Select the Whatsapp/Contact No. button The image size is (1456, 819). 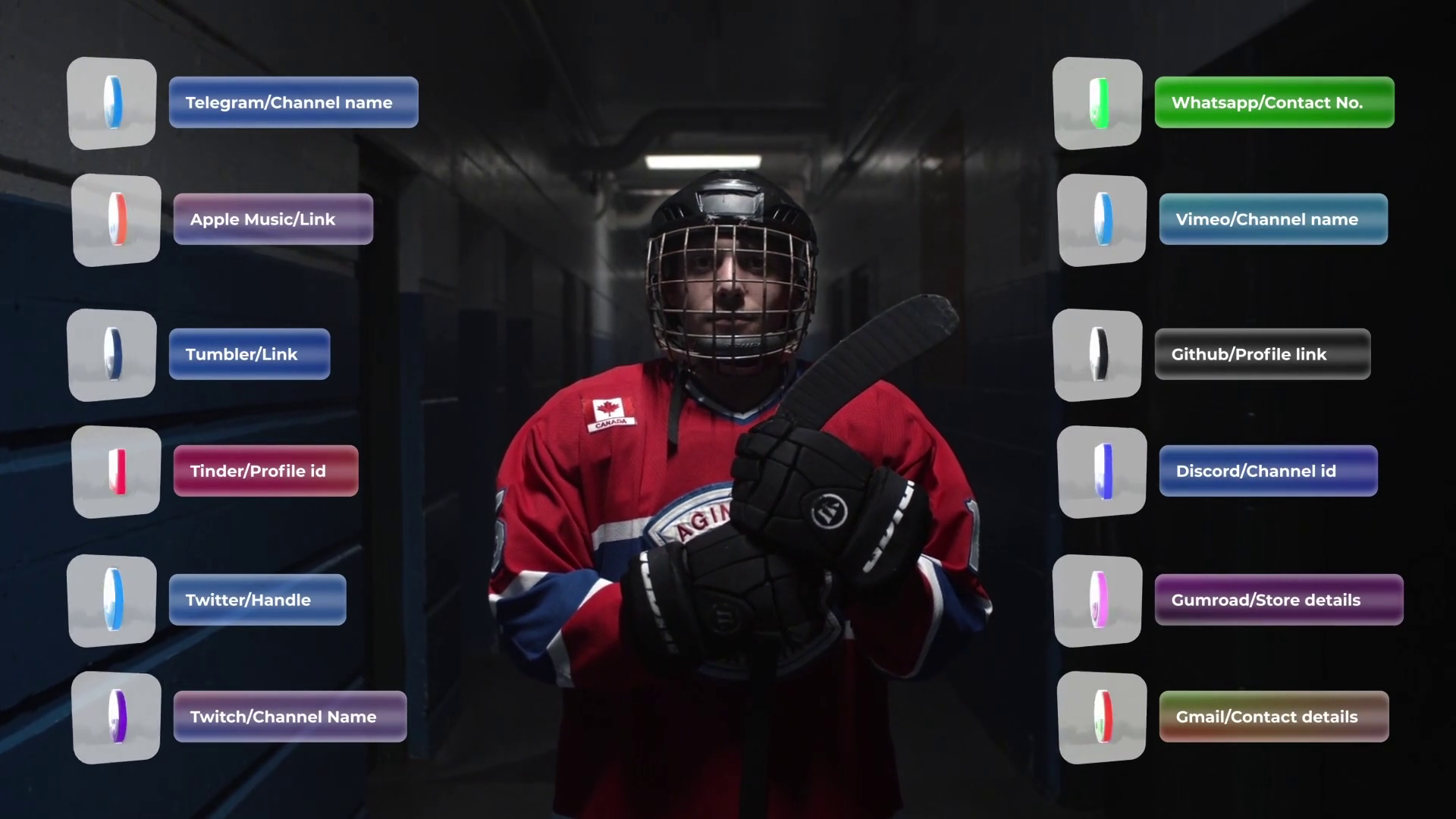coord(1274,102)
